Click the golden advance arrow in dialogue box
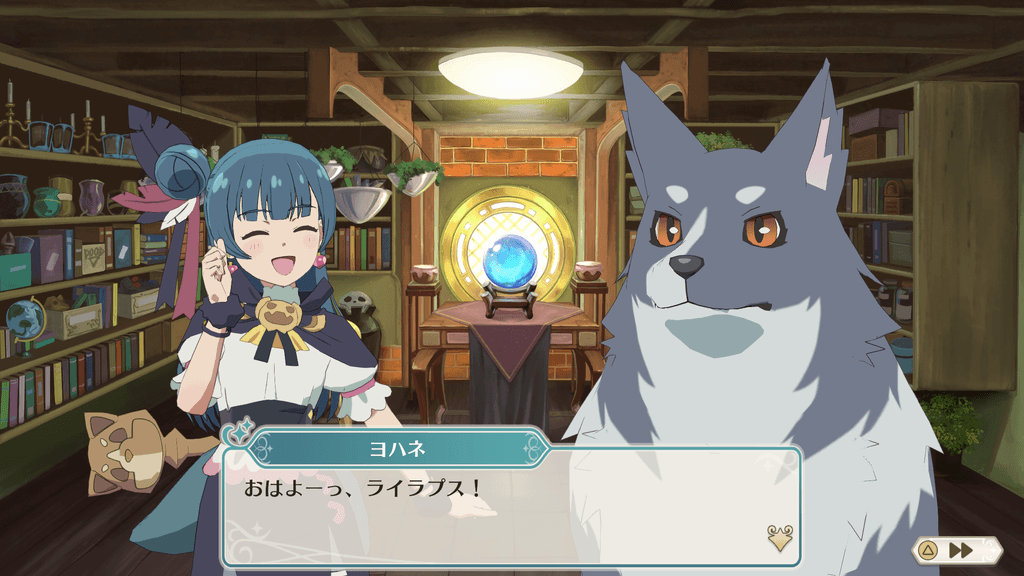 (779, 538)
